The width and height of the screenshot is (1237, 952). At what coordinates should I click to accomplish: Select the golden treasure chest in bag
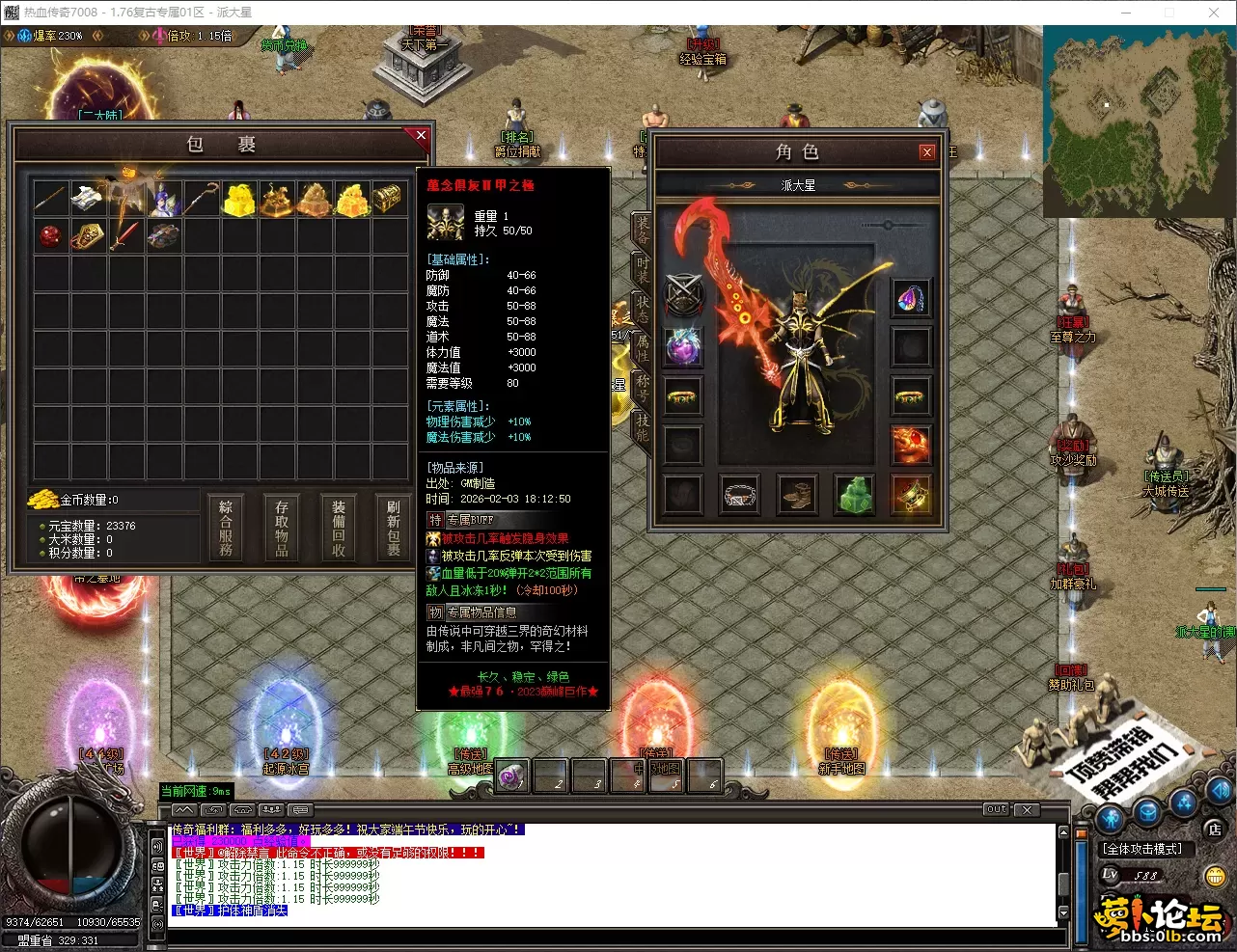point(387,199)
